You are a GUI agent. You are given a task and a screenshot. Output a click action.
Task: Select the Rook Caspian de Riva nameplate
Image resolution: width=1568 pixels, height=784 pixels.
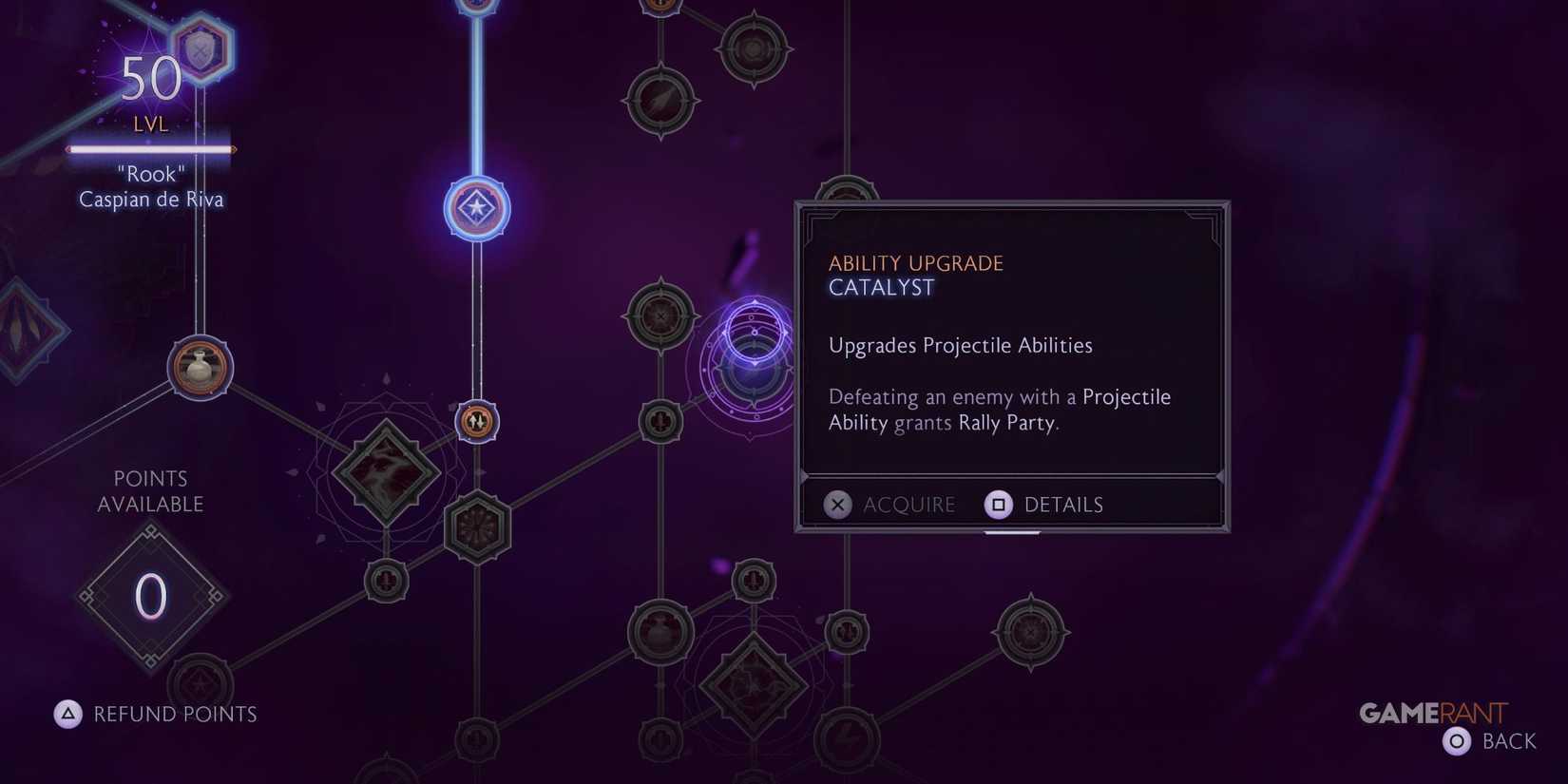(x=150, y=186)
